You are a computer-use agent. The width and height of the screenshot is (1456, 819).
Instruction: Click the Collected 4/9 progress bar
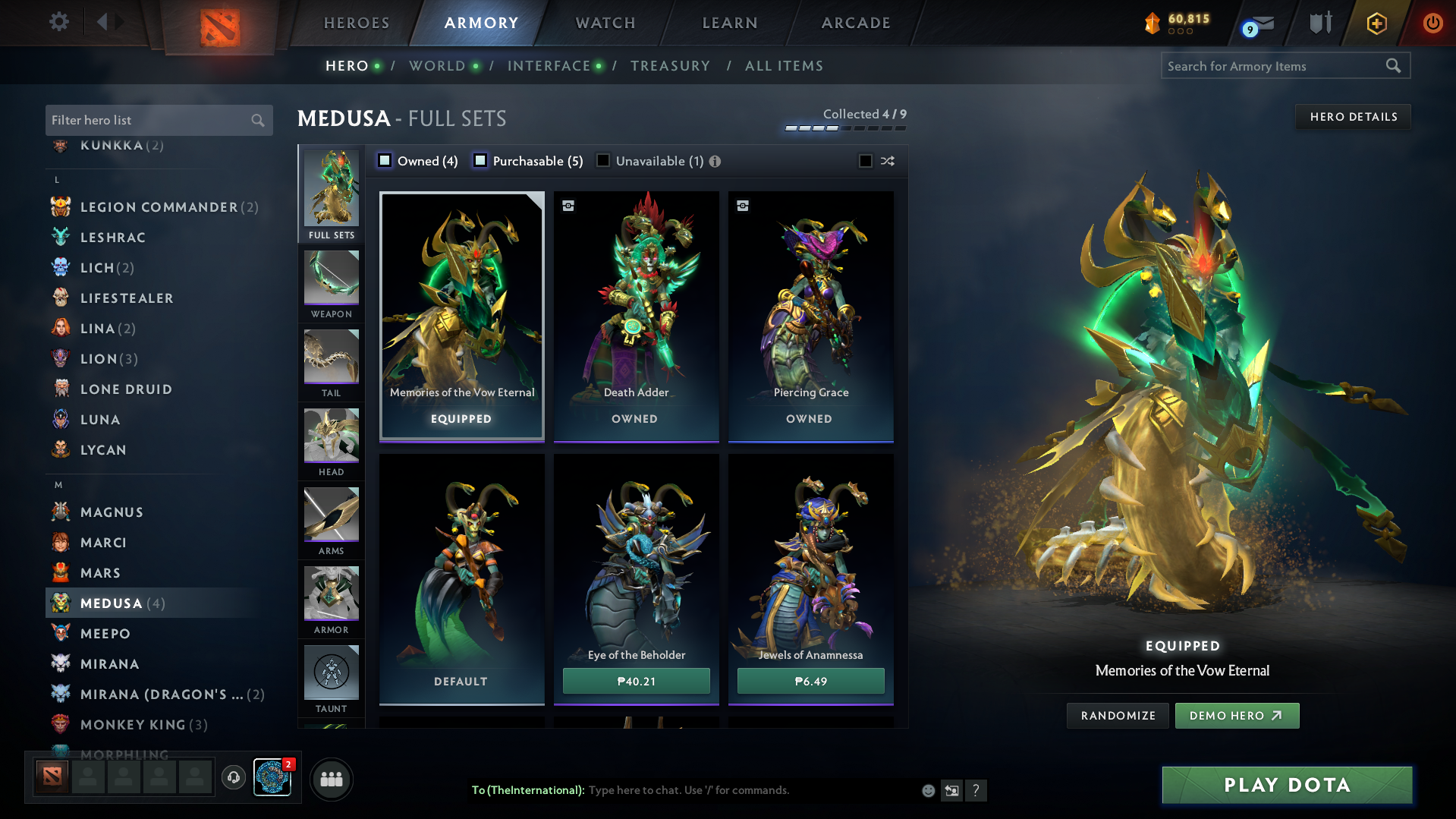coord(844,129)
